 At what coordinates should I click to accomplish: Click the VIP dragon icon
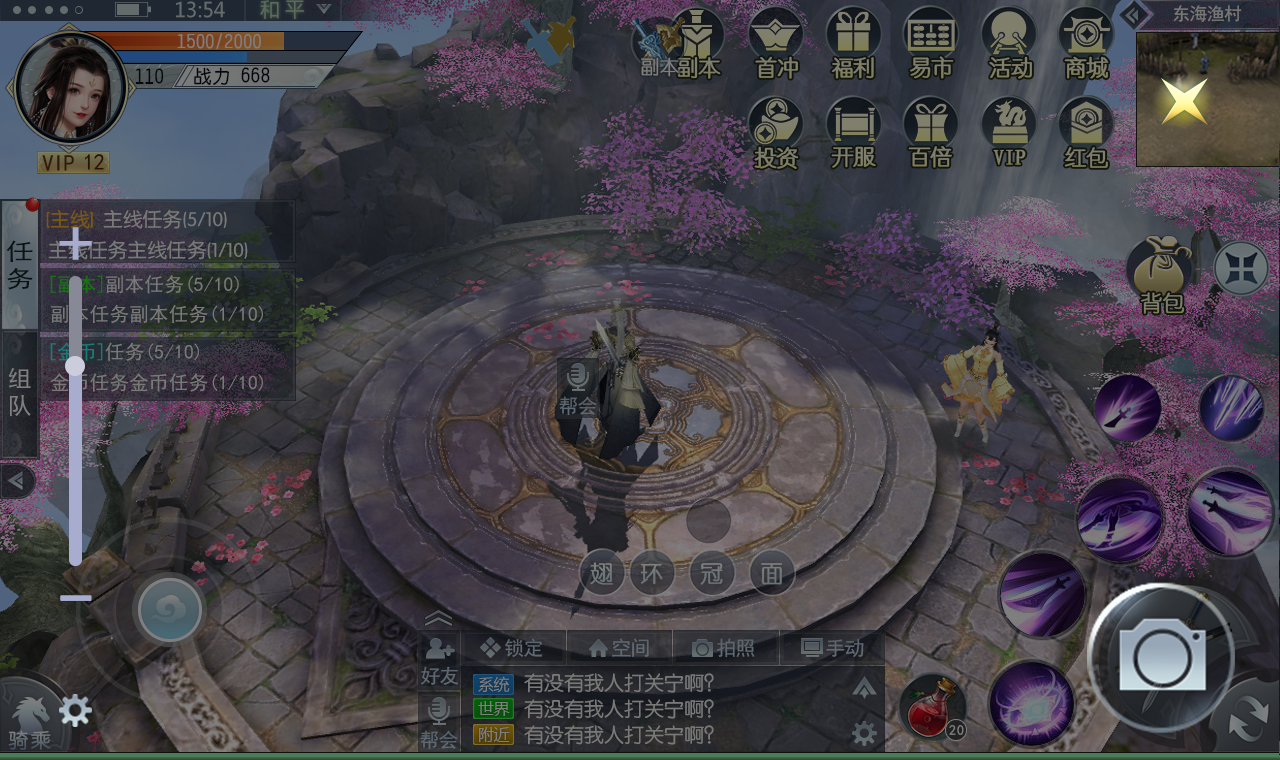coord(1009,132)
